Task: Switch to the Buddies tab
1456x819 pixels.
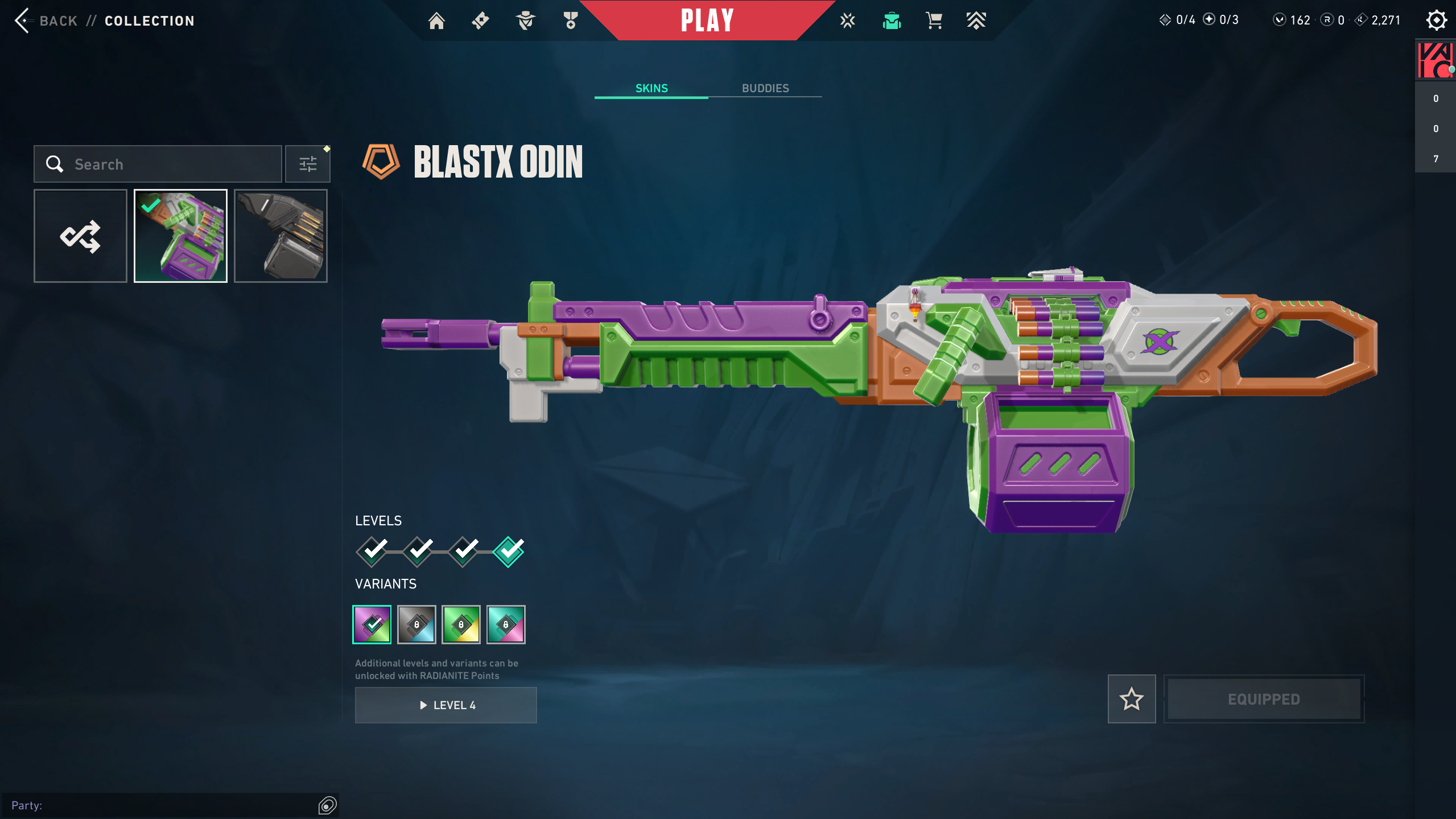Action: pos(765,88)
